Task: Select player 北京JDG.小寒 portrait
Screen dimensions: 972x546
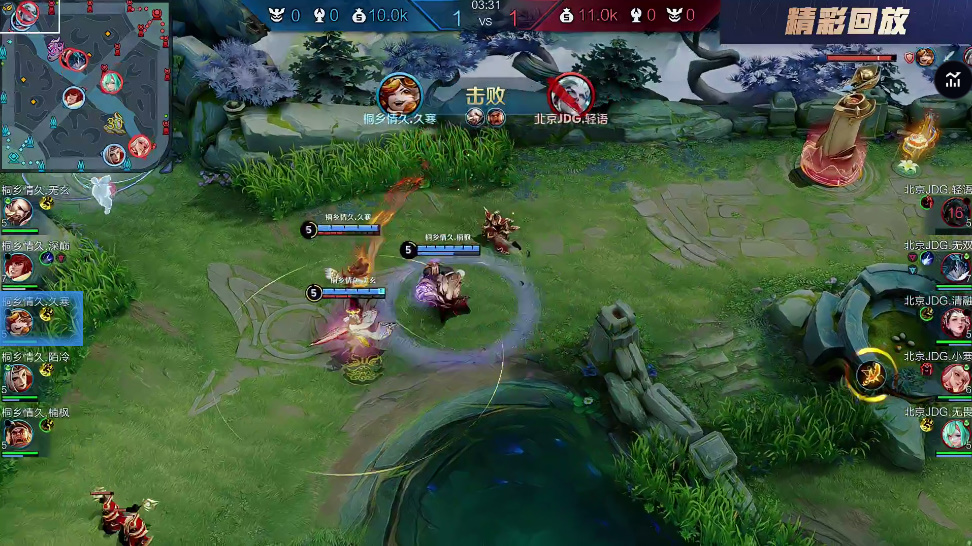Action: [954, 378]
